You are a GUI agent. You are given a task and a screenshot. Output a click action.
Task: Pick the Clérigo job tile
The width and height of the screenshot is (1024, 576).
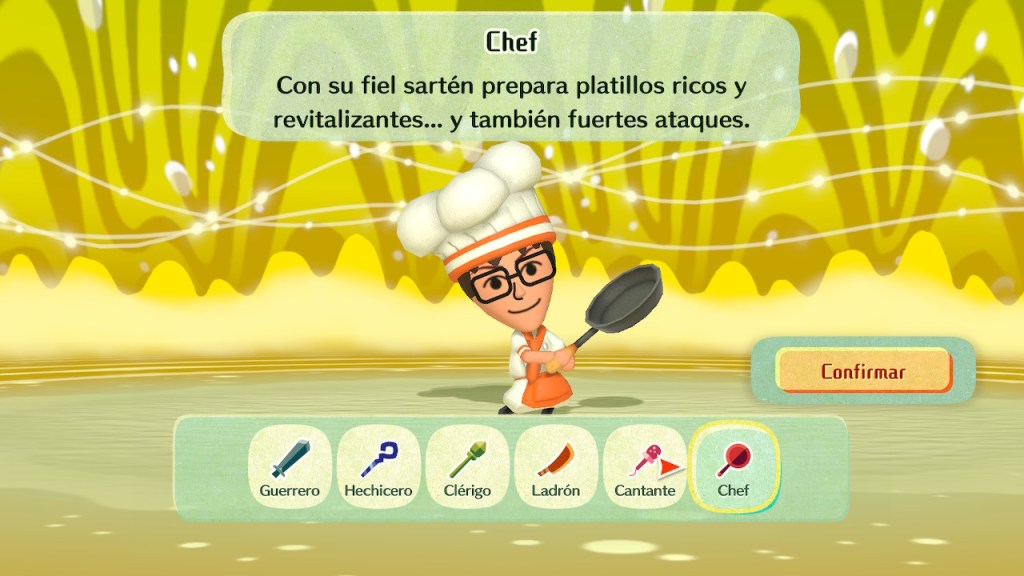(x=467, y=467)
